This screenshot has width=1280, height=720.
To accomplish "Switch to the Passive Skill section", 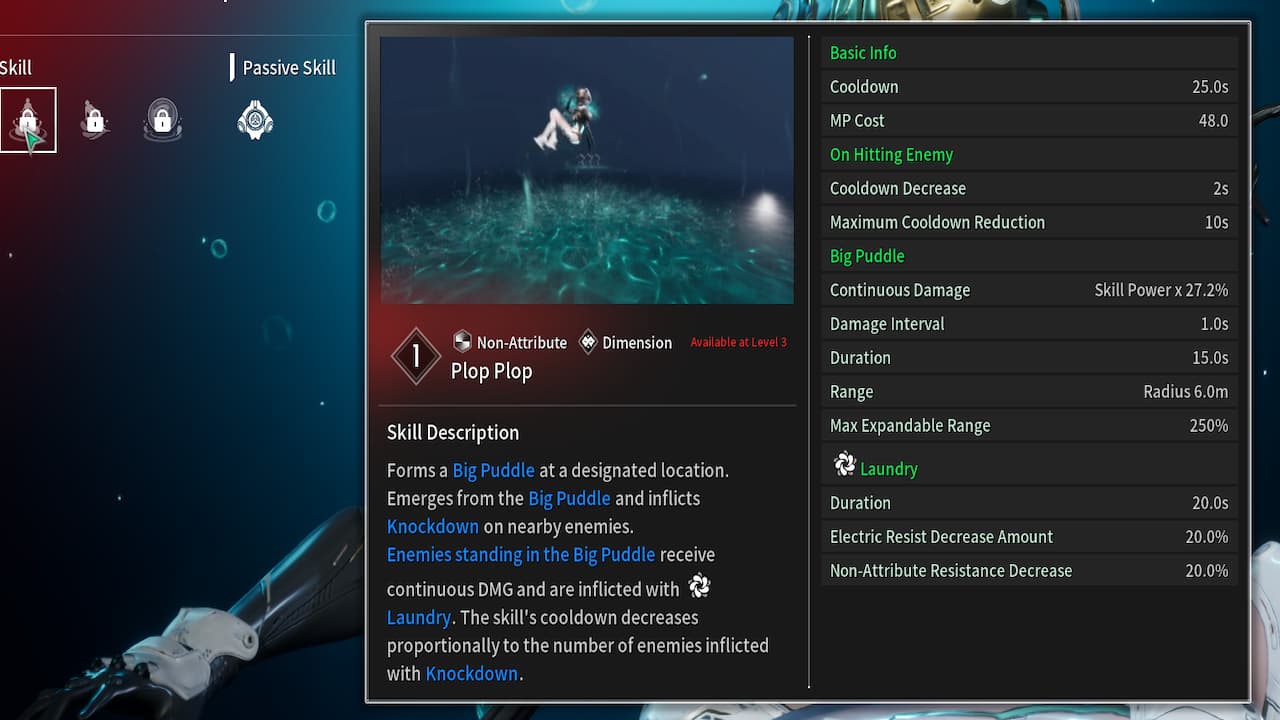I will tap(288, 67).
